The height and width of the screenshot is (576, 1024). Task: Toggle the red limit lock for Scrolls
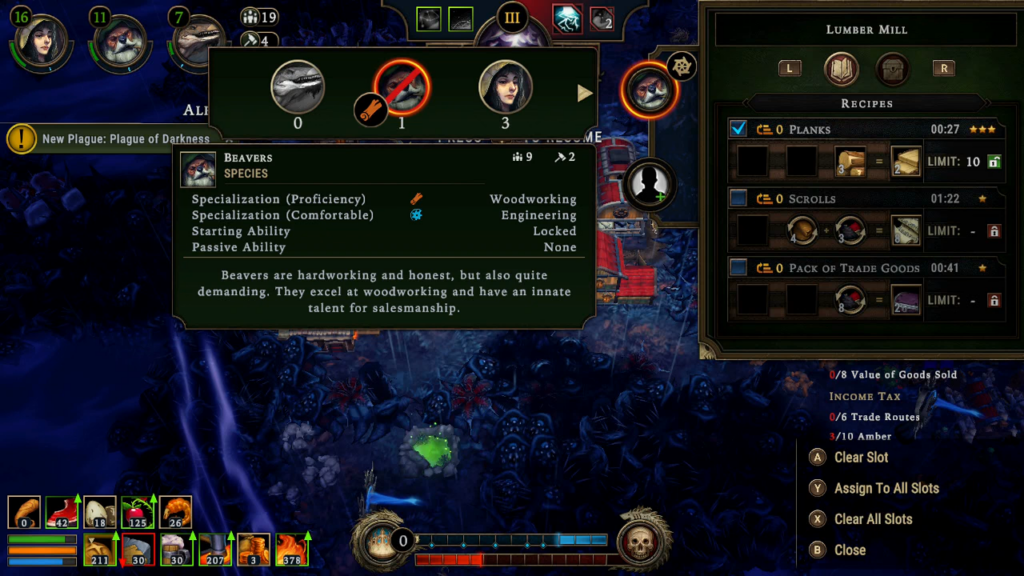point(994,231)
